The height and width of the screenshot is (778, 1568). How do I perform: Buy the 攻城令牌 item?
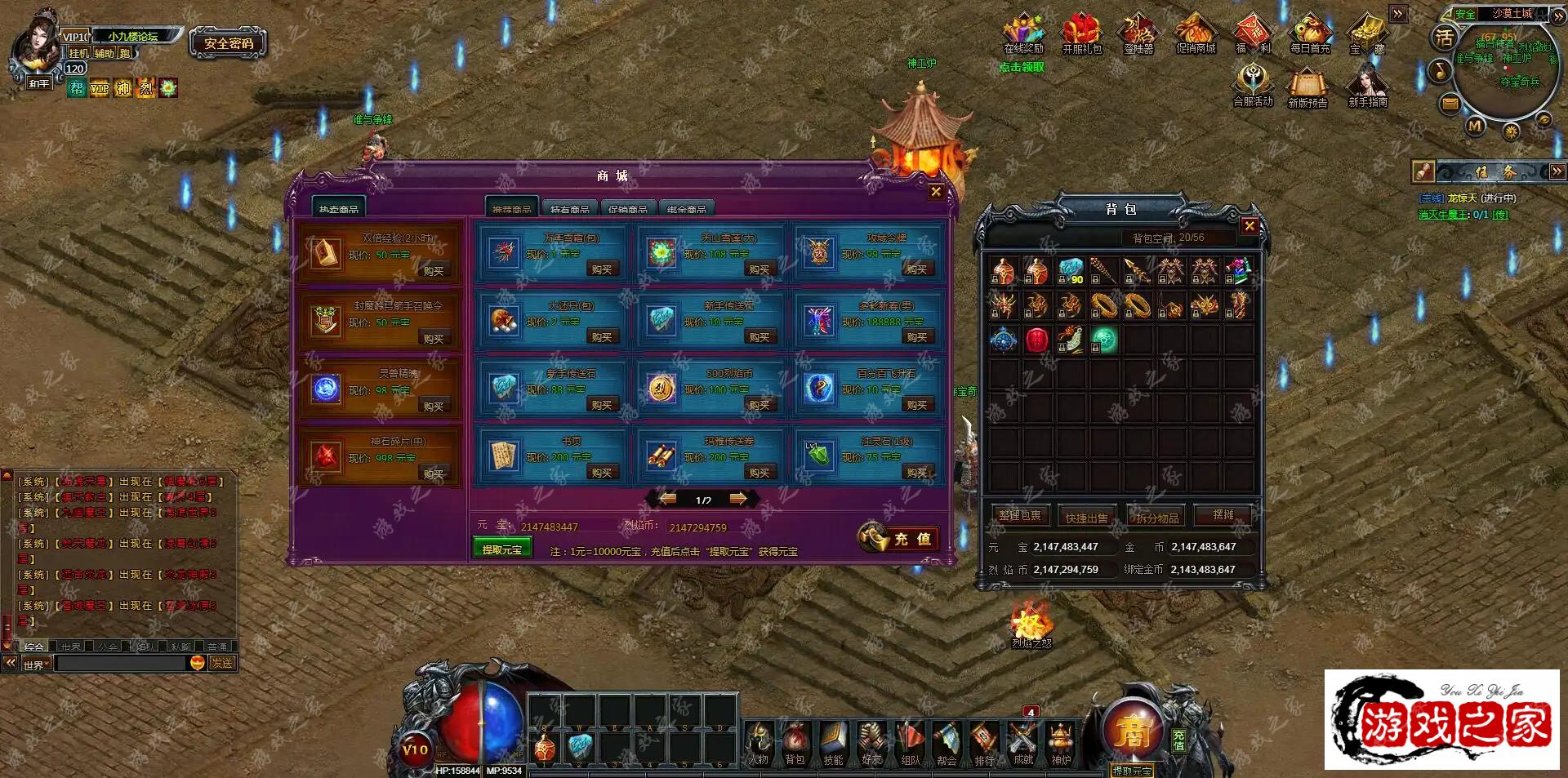click(x=916, y=269)
